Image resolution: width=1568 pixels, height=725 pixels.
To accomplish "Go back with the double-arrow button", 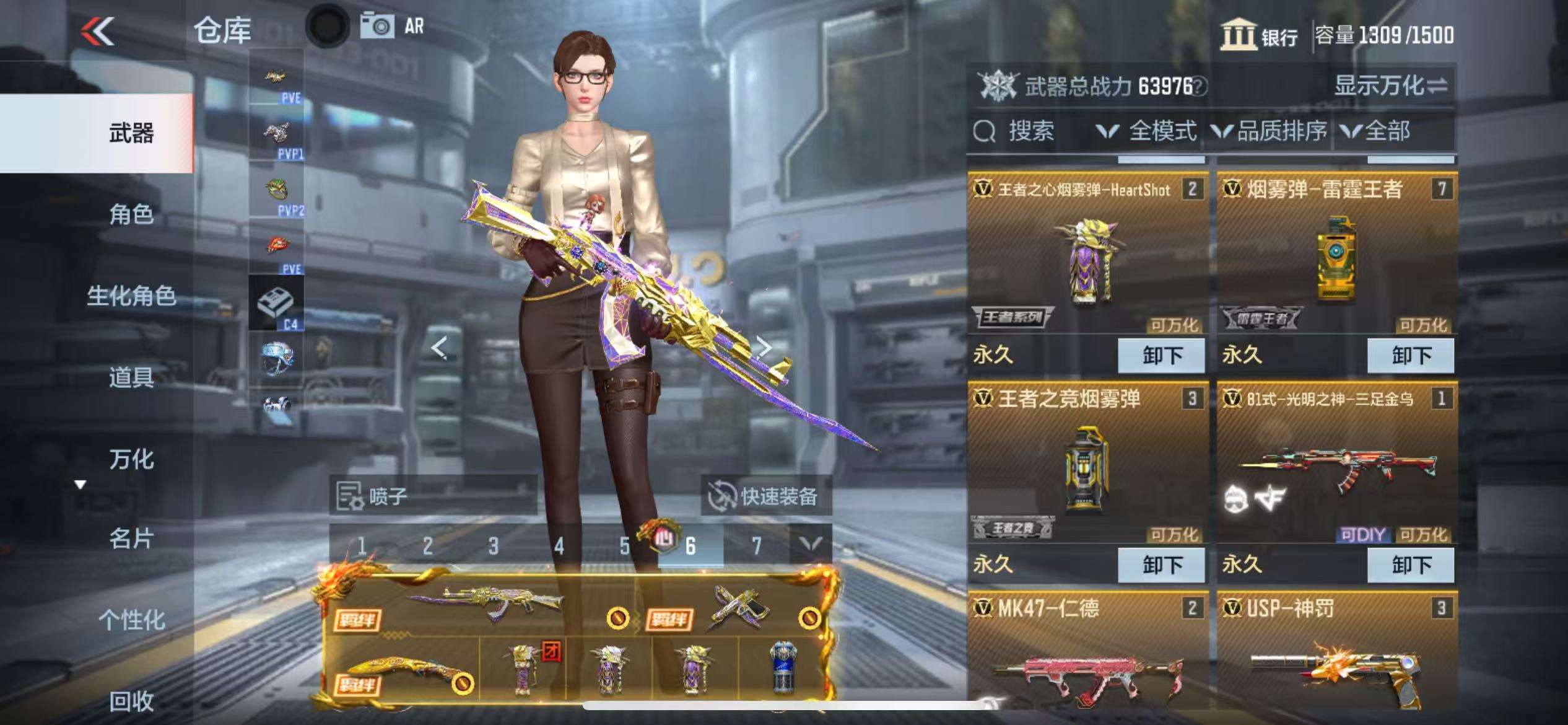I will click(98, 31).
